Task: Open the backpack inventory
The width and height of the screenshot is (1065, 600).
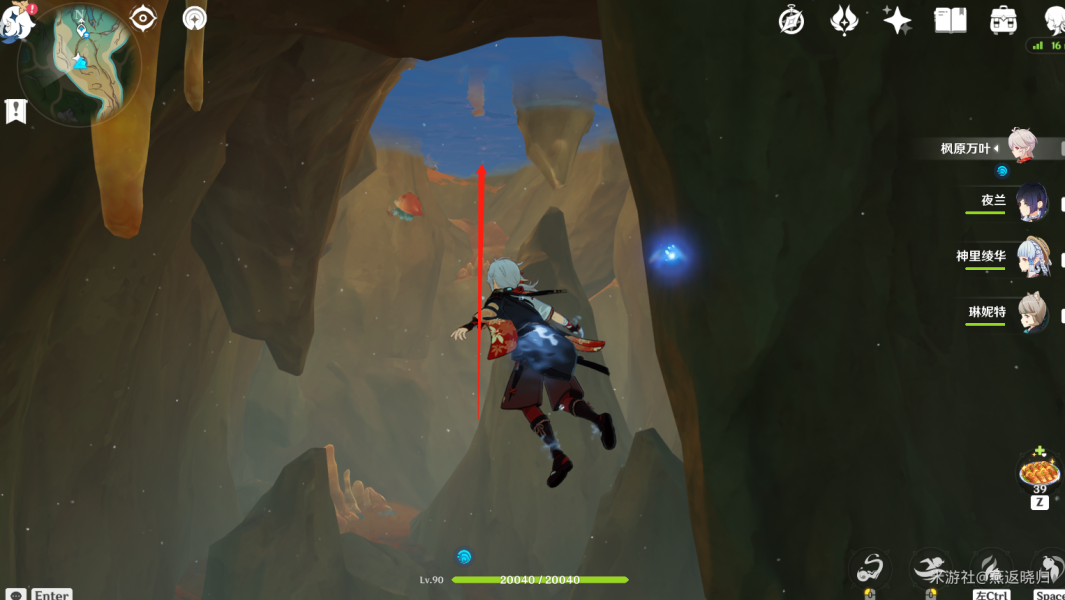Action: 1003,20
